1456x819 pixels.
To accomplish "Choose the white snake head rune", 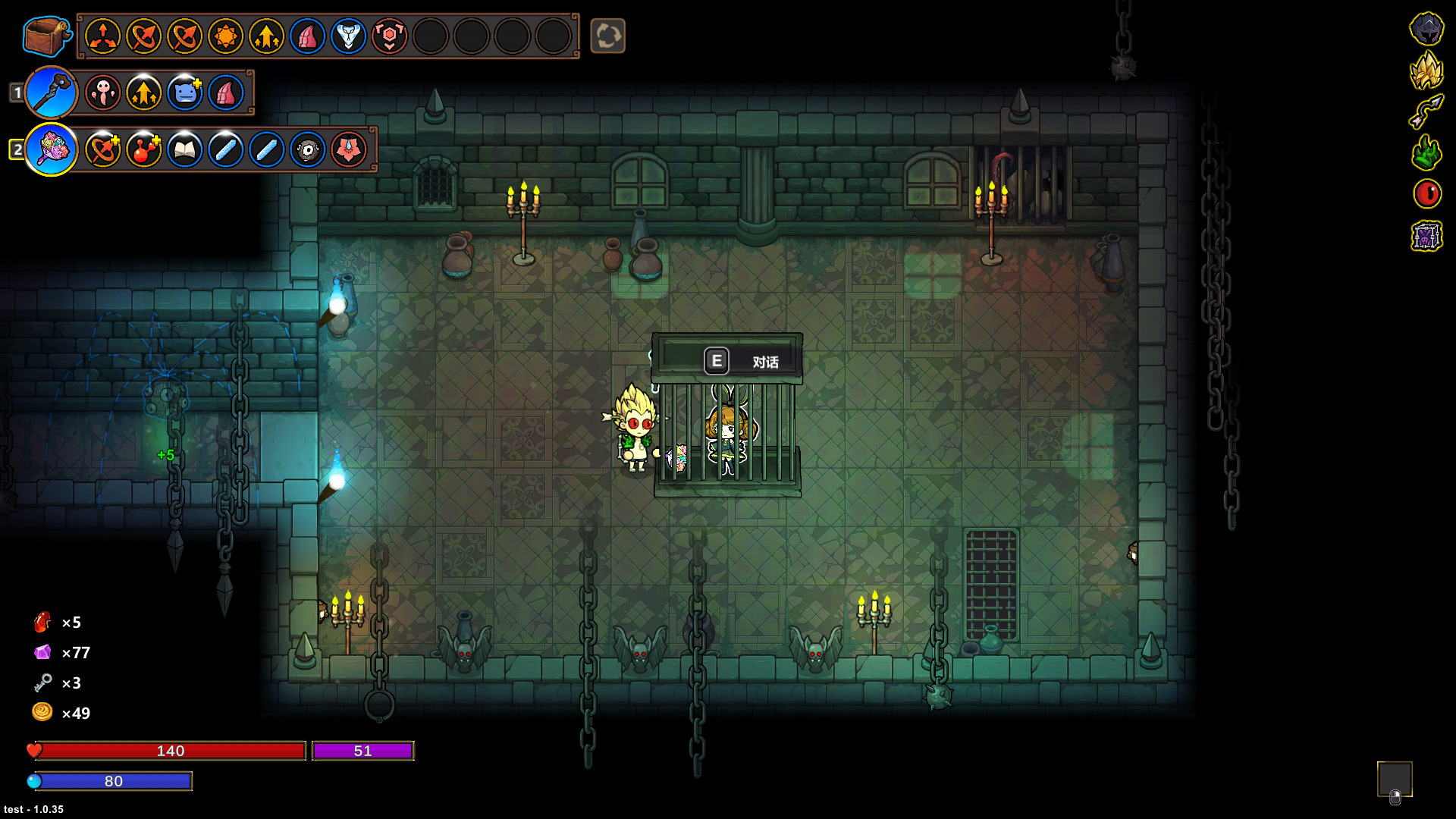I will [x=348, y=36].
